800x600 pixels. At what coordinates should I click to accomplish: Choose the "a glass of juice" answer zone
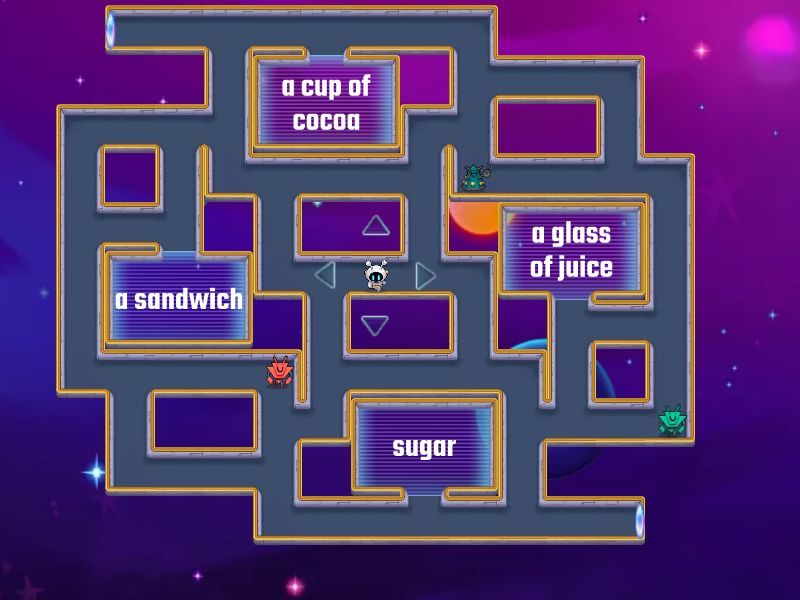click(571, 250)
